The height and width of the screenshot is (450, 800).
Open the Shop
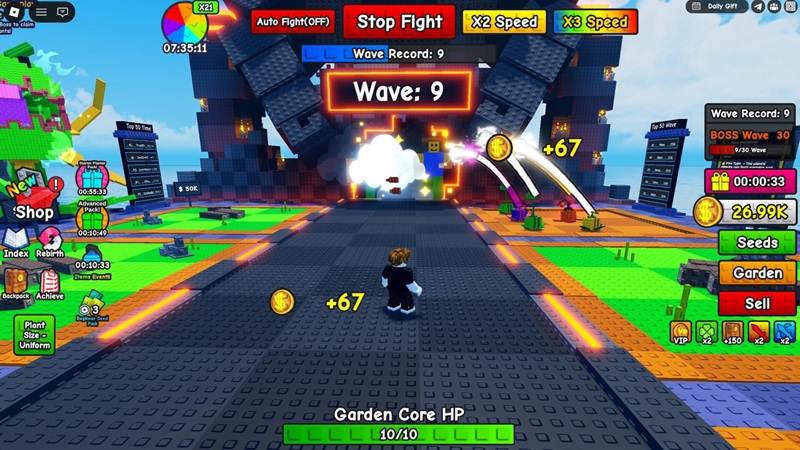click(x=33, y=211)
